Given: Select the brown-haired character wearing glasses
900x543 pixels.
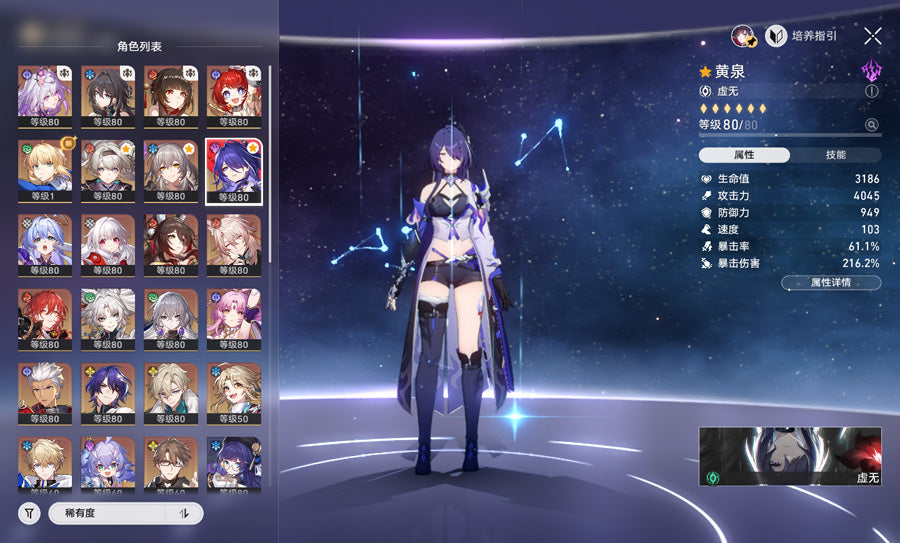Looking at the screenshot, I should 171,465.
